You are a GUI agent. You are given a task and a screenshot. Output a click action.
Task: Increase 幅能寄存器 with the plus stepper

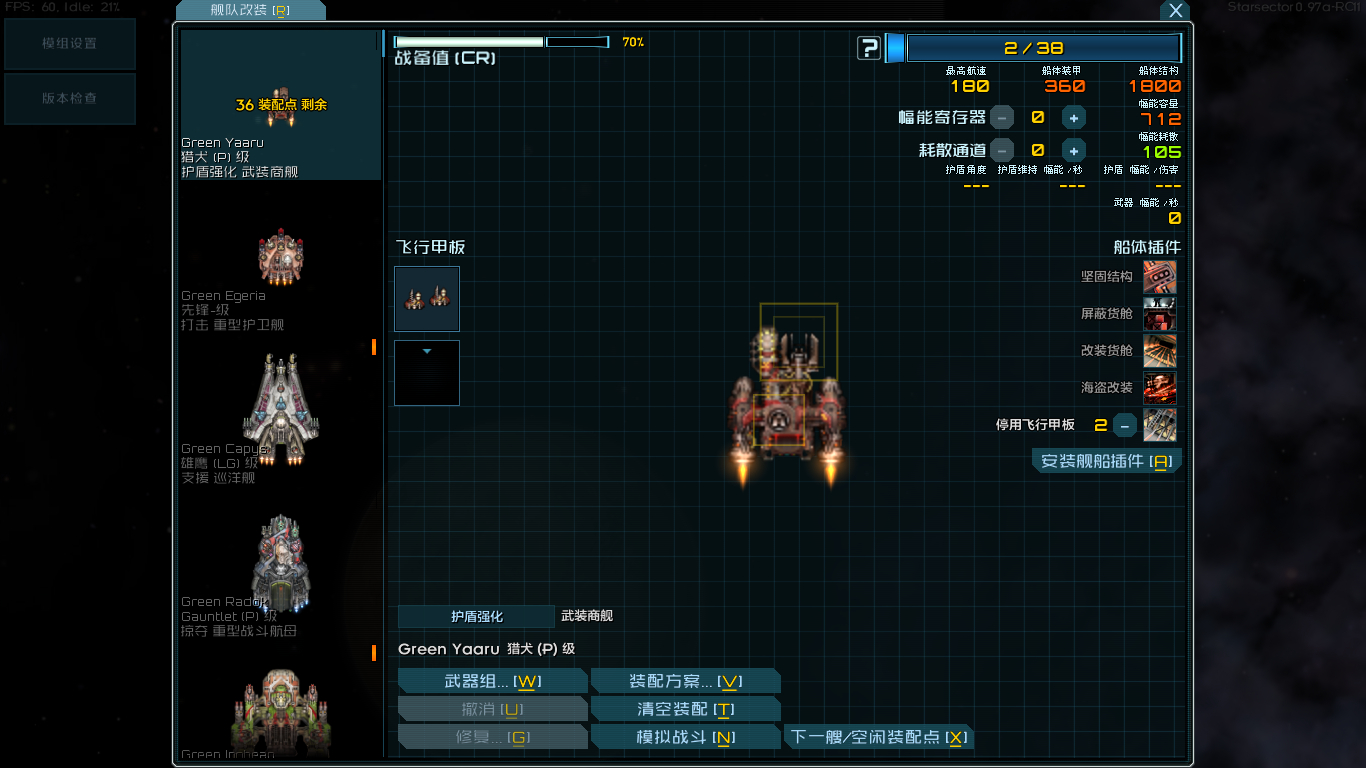point(1073,117)
